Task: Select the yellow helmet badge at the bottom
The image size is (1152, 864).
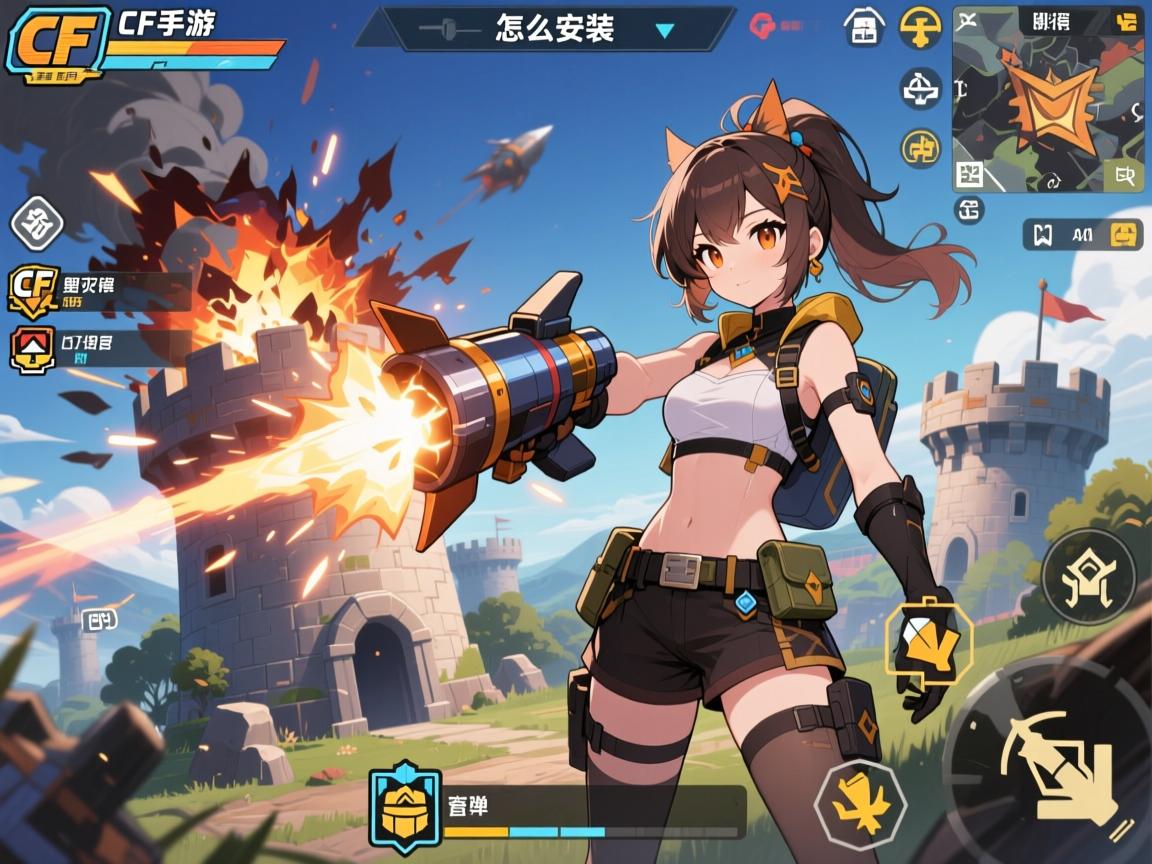Action: pos(405,803)
